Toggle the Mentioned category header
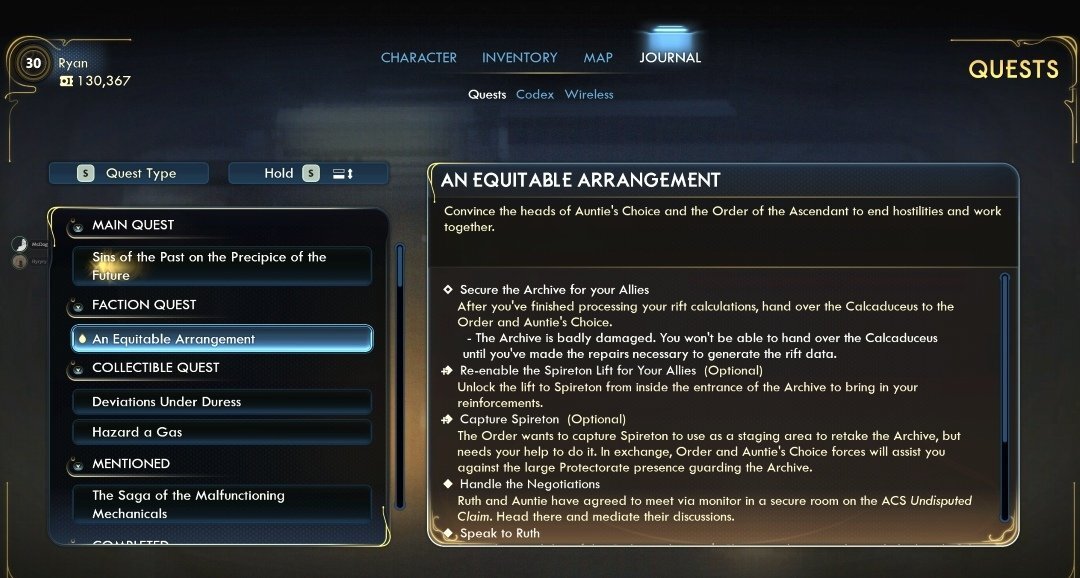Screen dimensions: 1080x578 130,464
